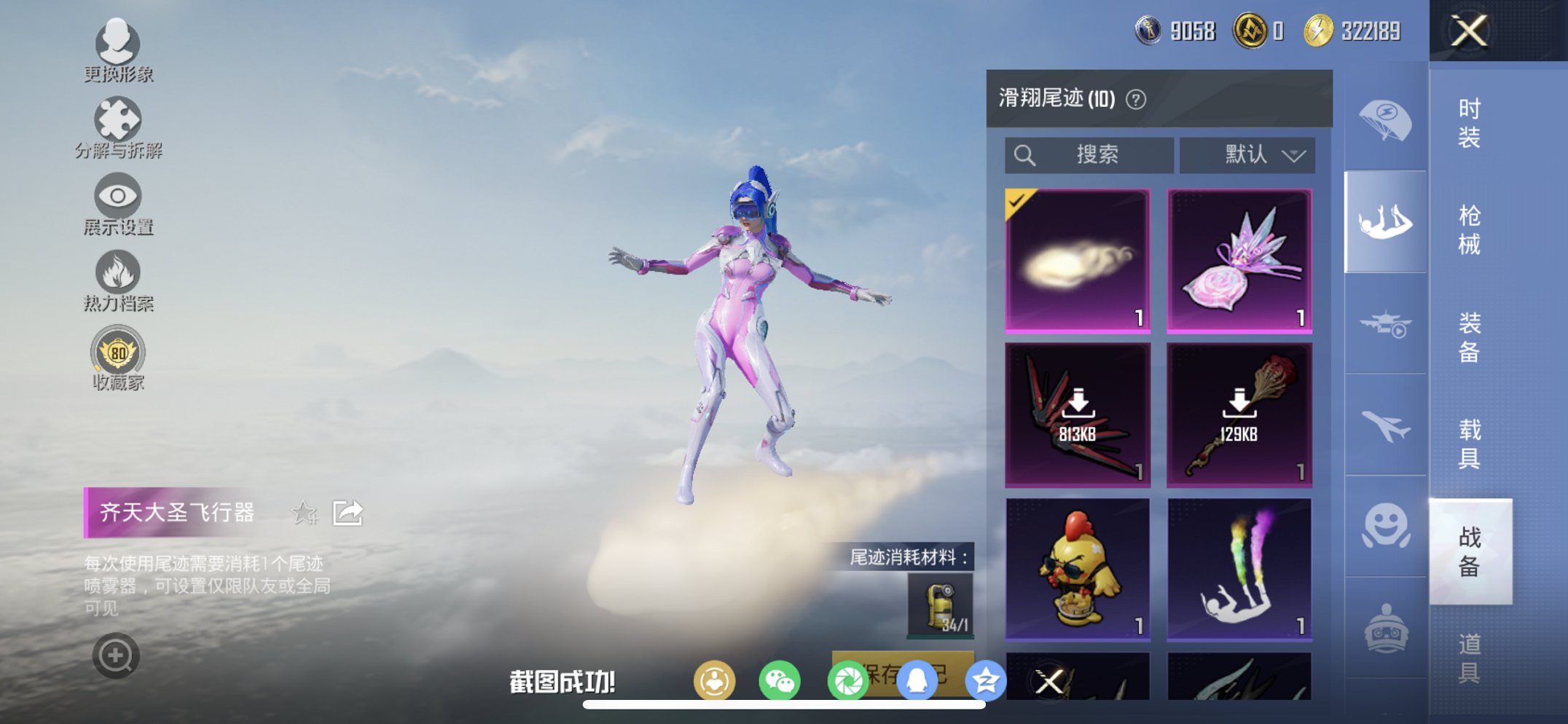The height and width of the screenshot is (724, 1568).
Task: Open the 热力档案 heat profile icon
Action: [119, 272]
